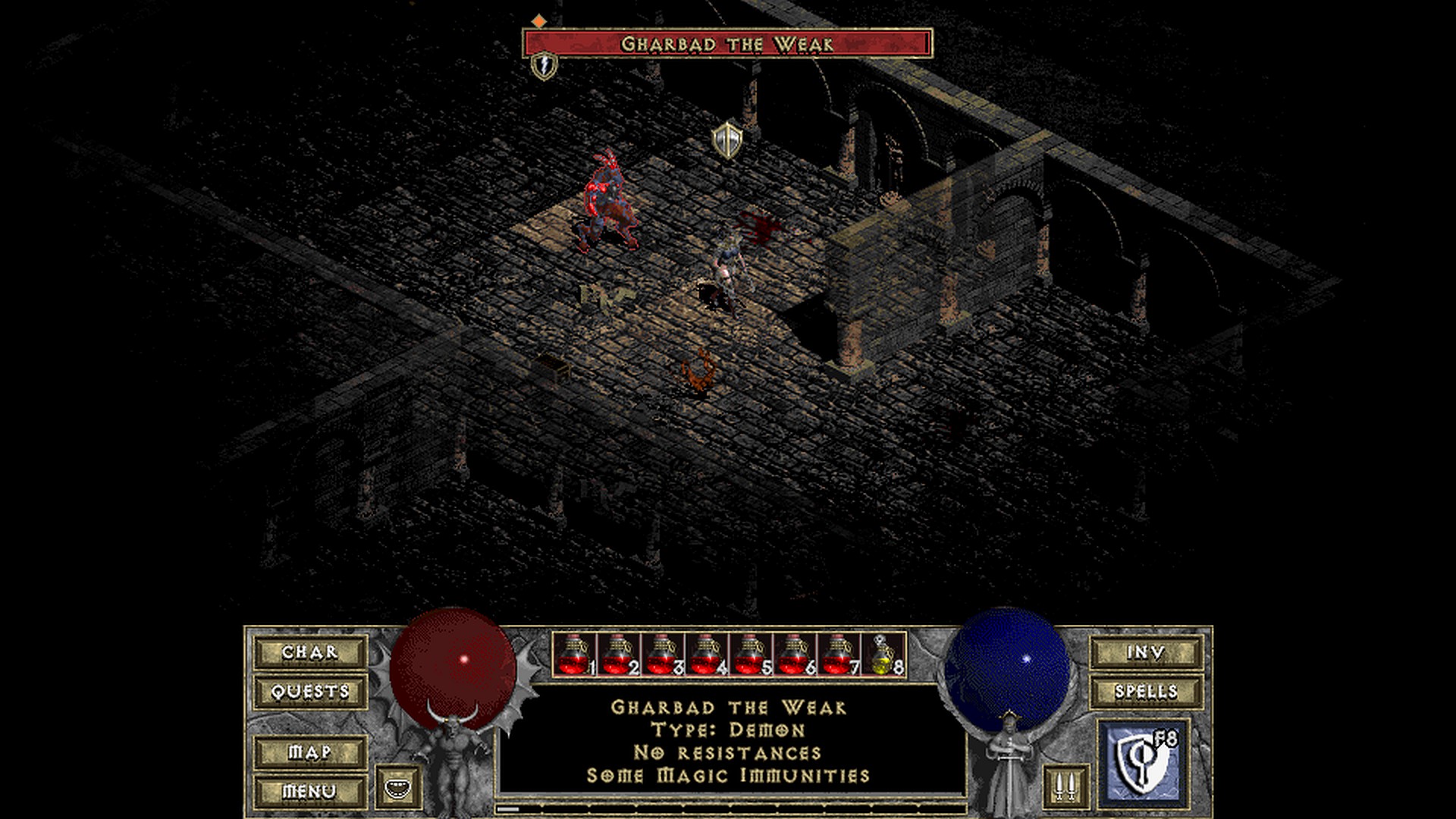This screenshot has width=1456, height=819.
Task: Use the red healing potion in belt slot 4
Action: [706, 654]
